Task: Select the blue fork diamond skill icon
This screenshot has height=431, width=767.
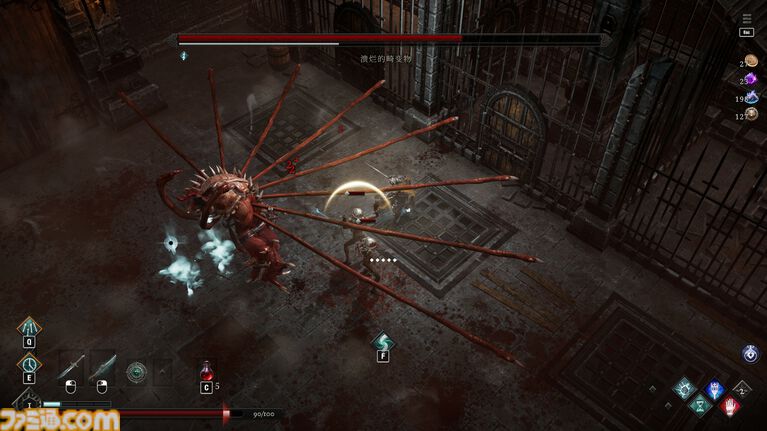Action: 714,389
